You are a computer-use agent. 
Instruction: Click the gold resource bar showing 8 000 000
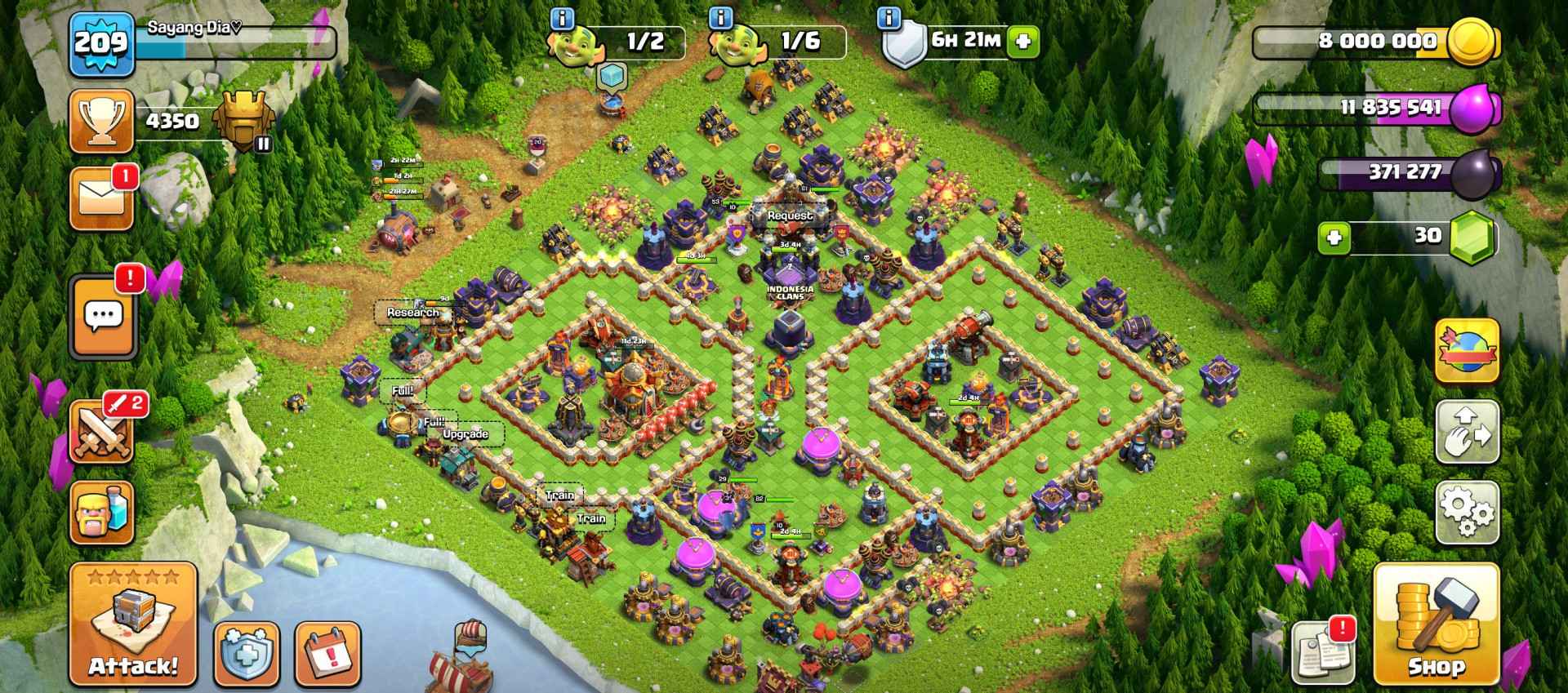(1380, 38)
